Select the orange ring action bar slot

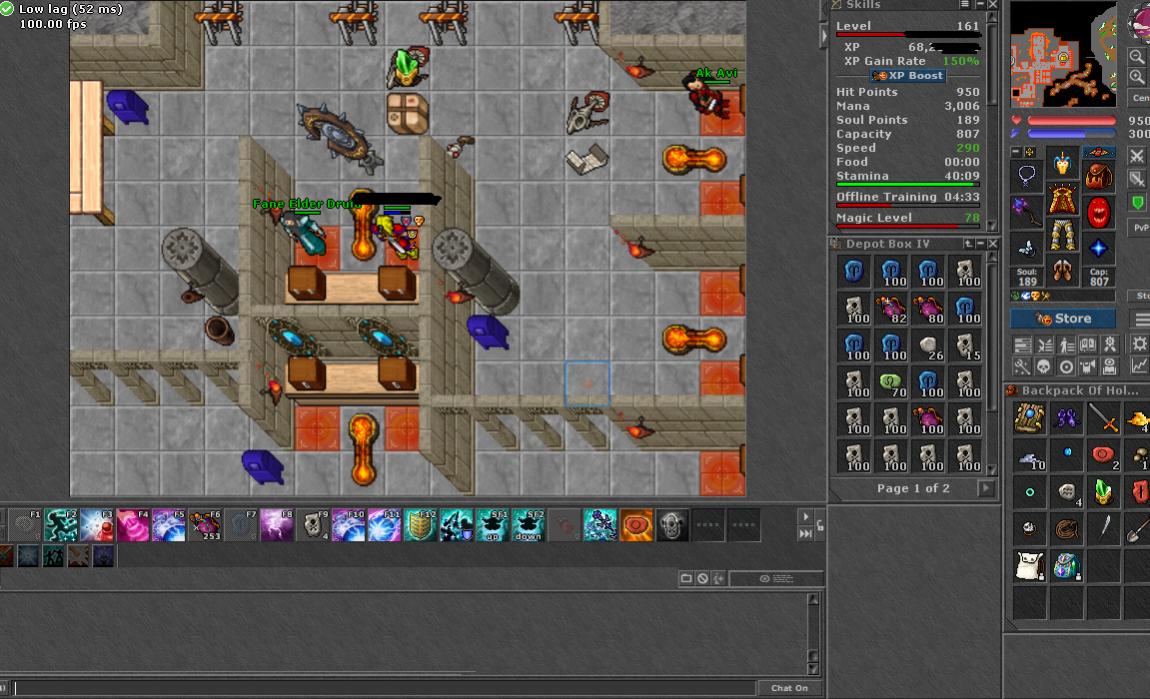pos(636,525)
